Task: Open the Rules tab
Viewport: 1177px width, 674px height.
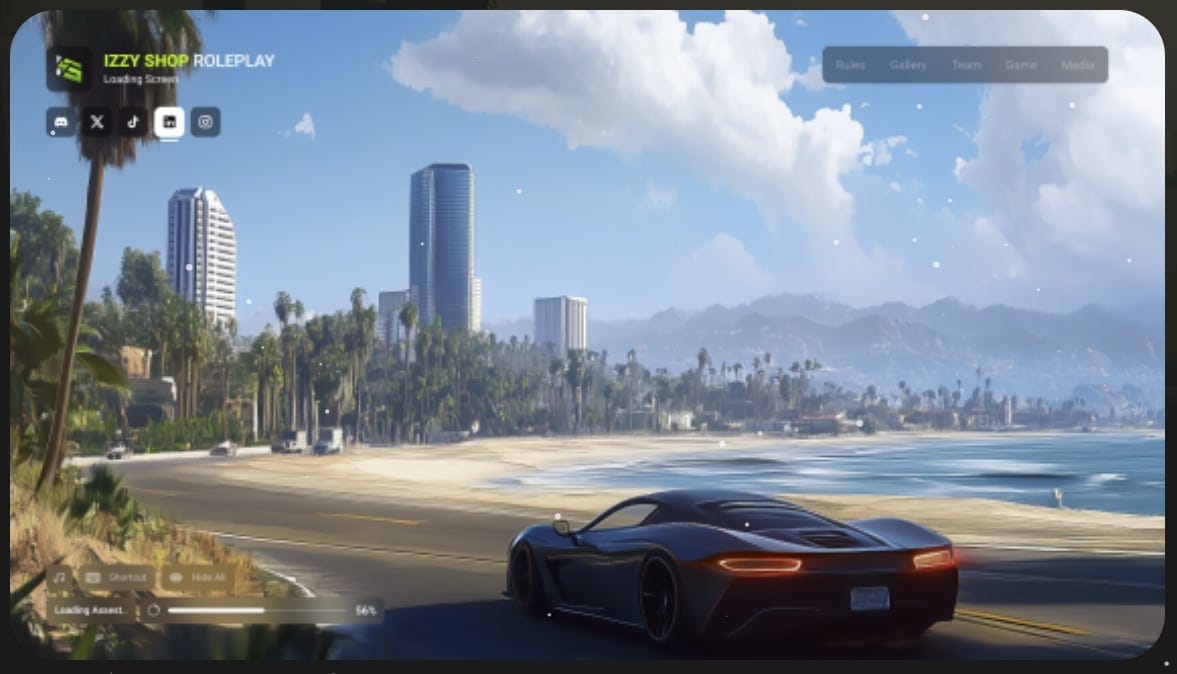Action: tap(850, 65)
